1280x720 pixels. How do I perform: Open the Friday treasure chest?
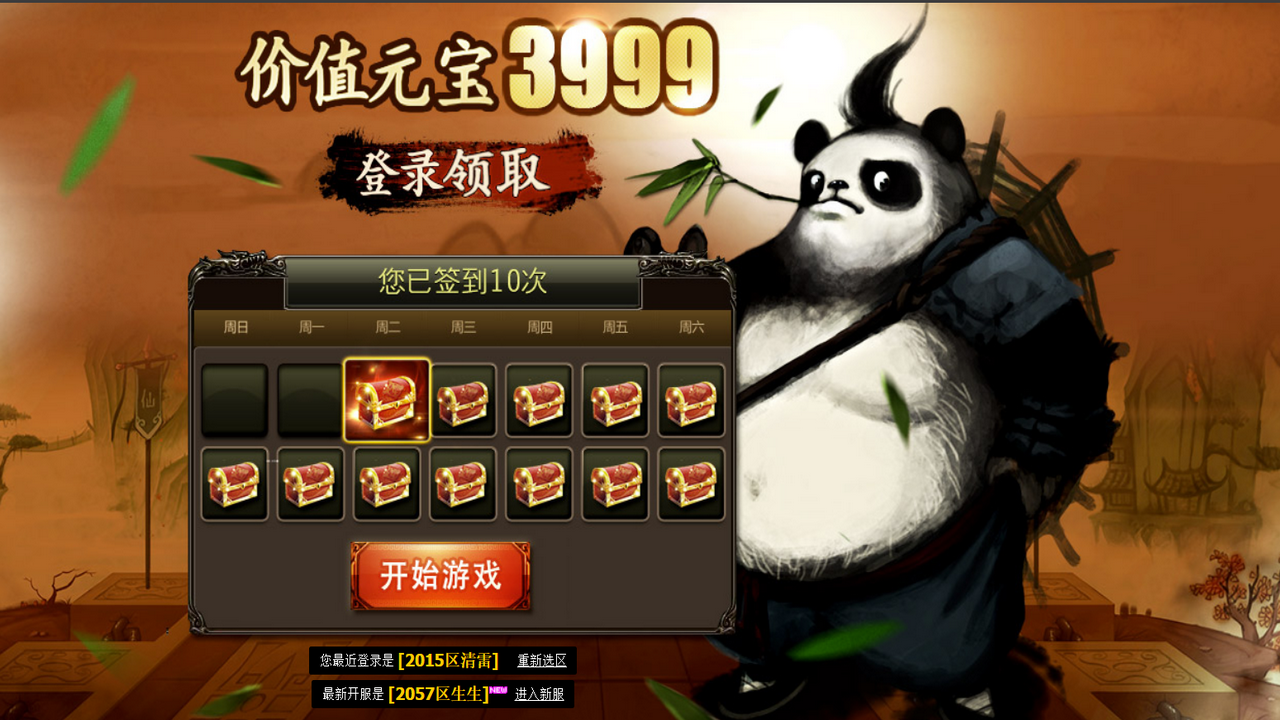click(617, 401)
